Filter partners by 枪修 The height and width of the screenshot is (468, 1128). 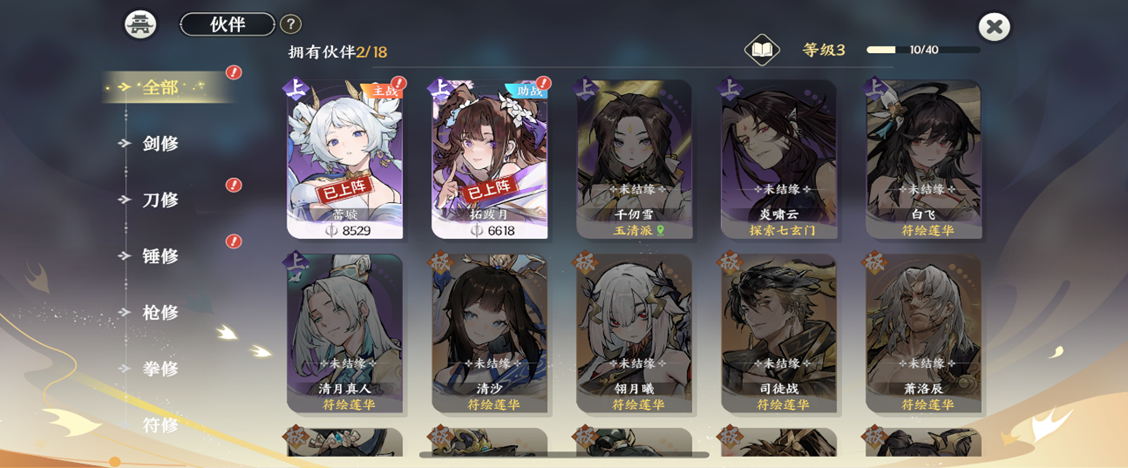point(160,312)
